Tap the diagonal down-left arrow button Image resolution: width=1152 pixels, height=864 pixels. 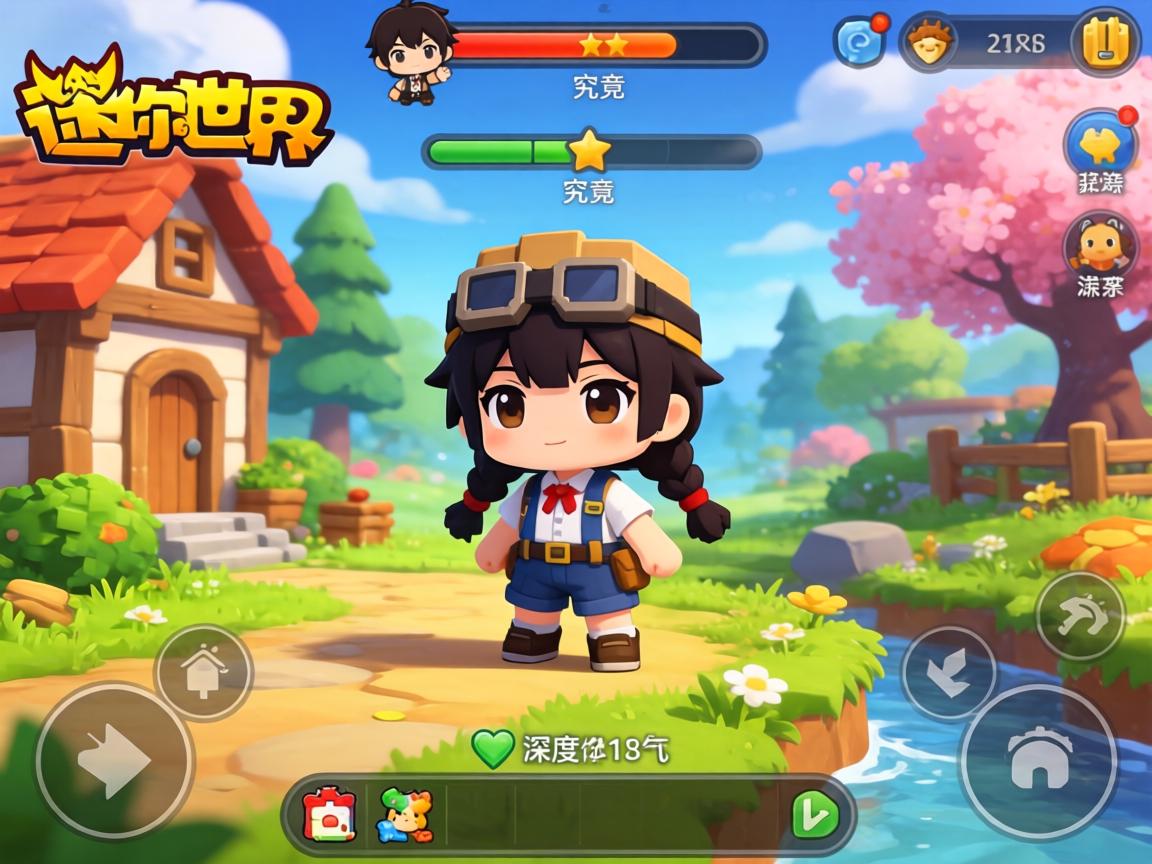[x=948, y=673]
